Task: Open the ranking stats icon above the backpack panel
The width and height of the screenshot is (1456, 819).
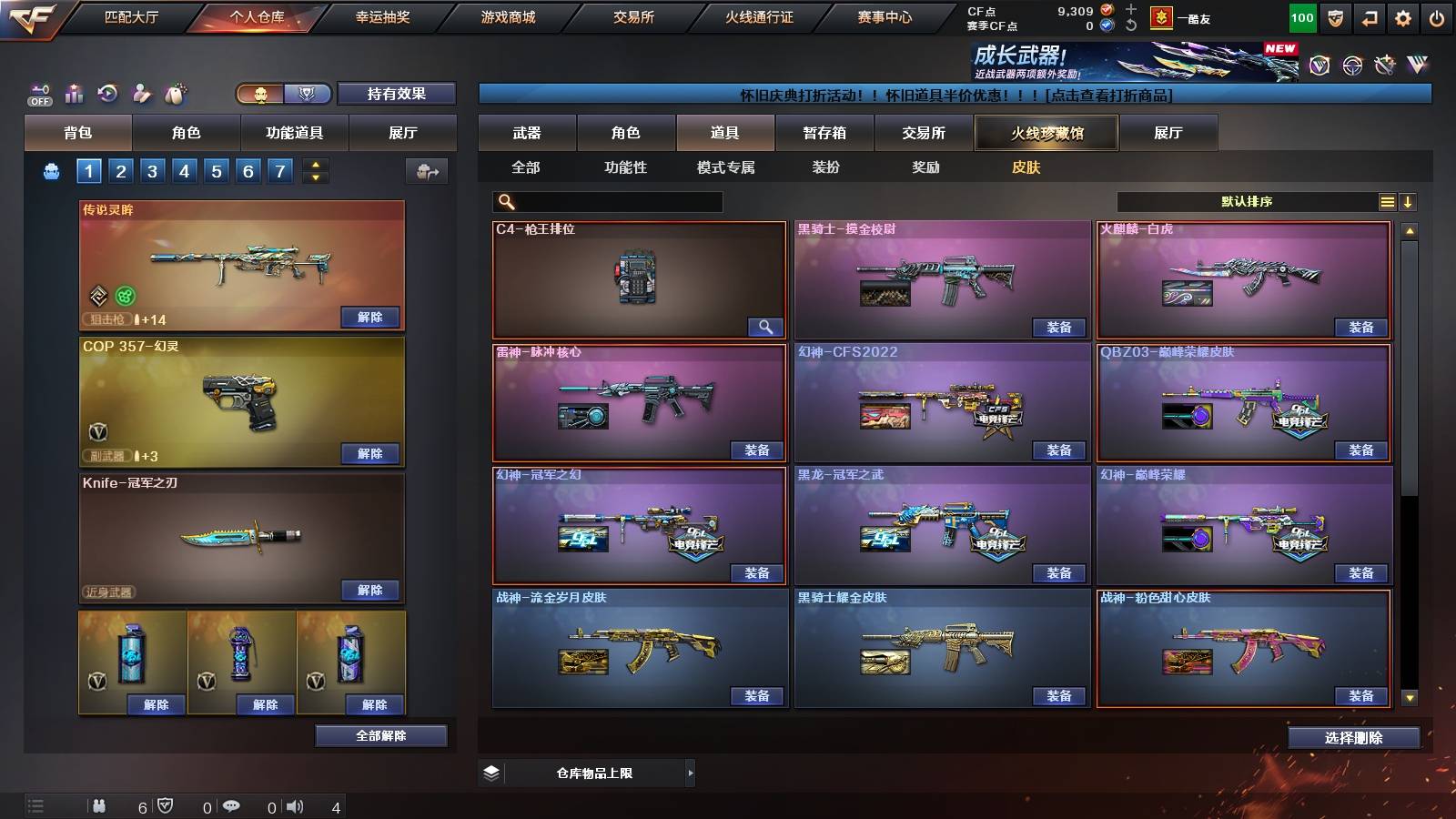Action: click(x=75, y=94)
